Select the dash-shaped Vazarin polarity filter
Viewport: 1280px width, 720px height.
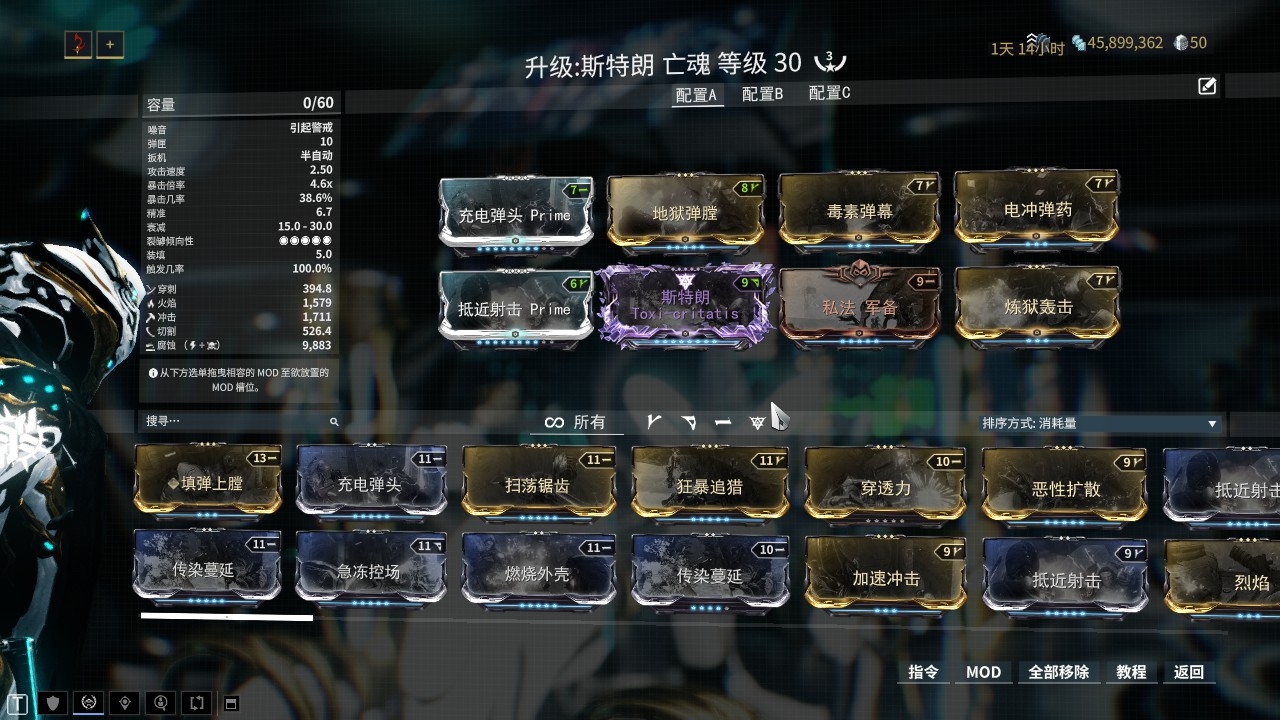click(721, 423)
